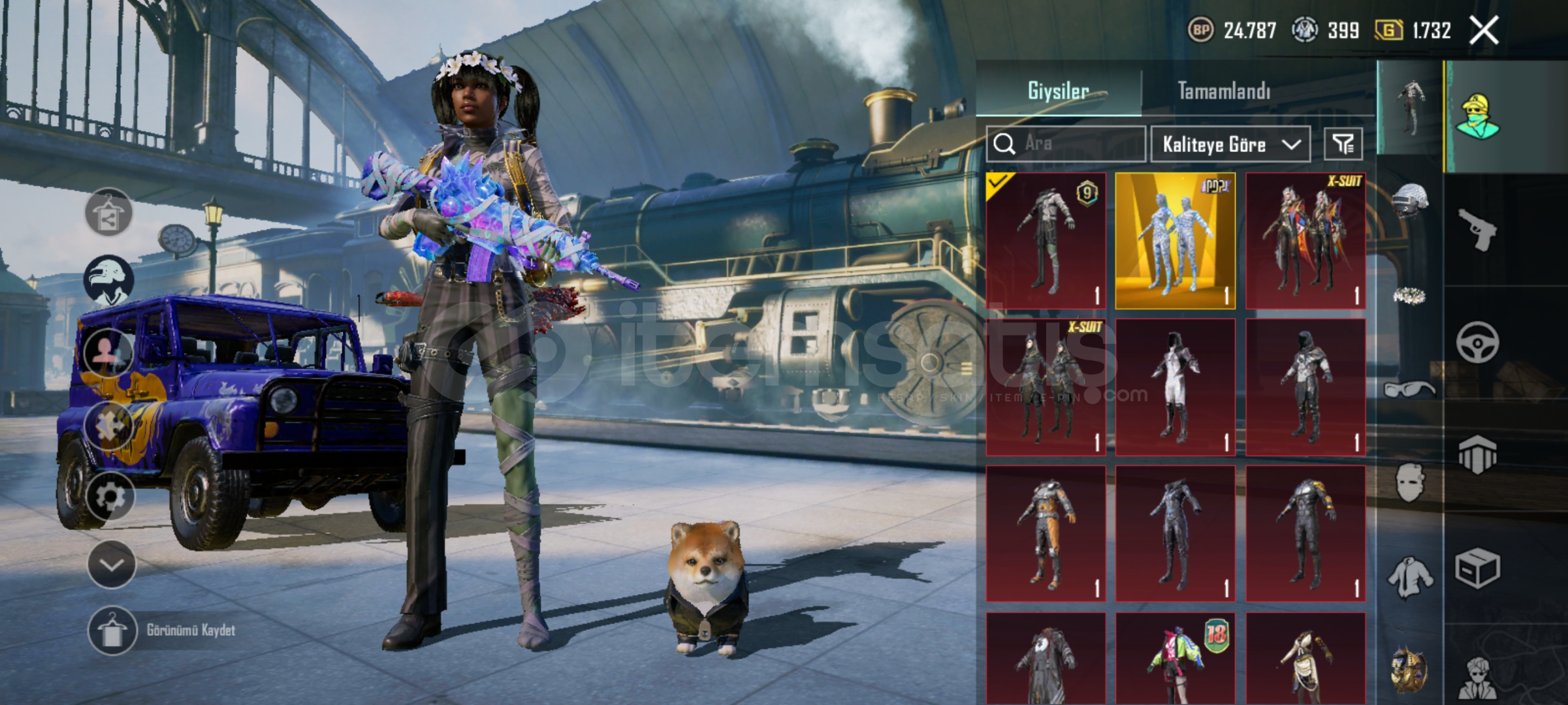Open the face mask category
Image resolution: width=1568 pixels, height=705 pixels.
[1410, 483]
